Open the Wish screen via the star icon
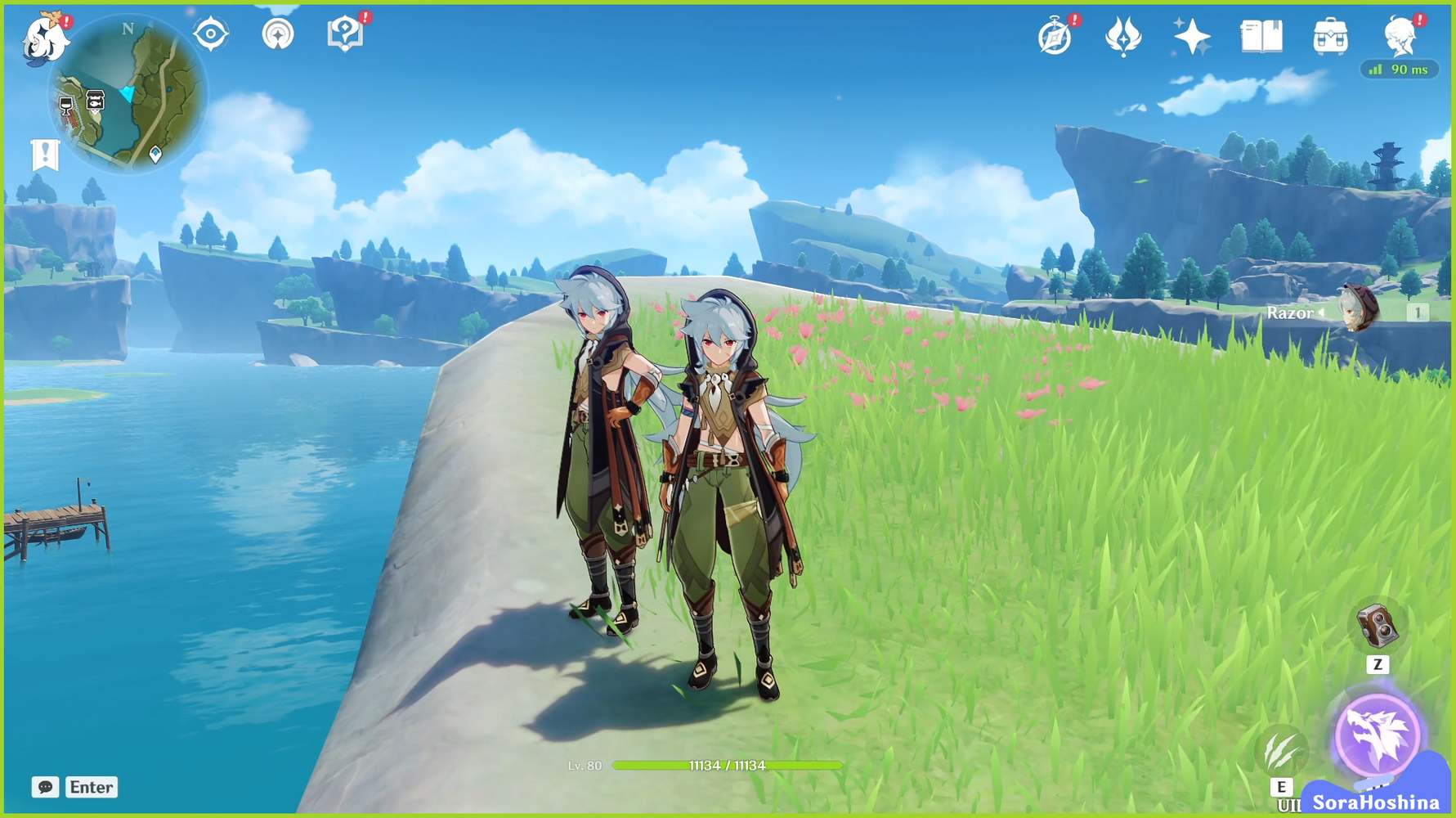The image size is (1456, 818). [x=1192, y=34]
